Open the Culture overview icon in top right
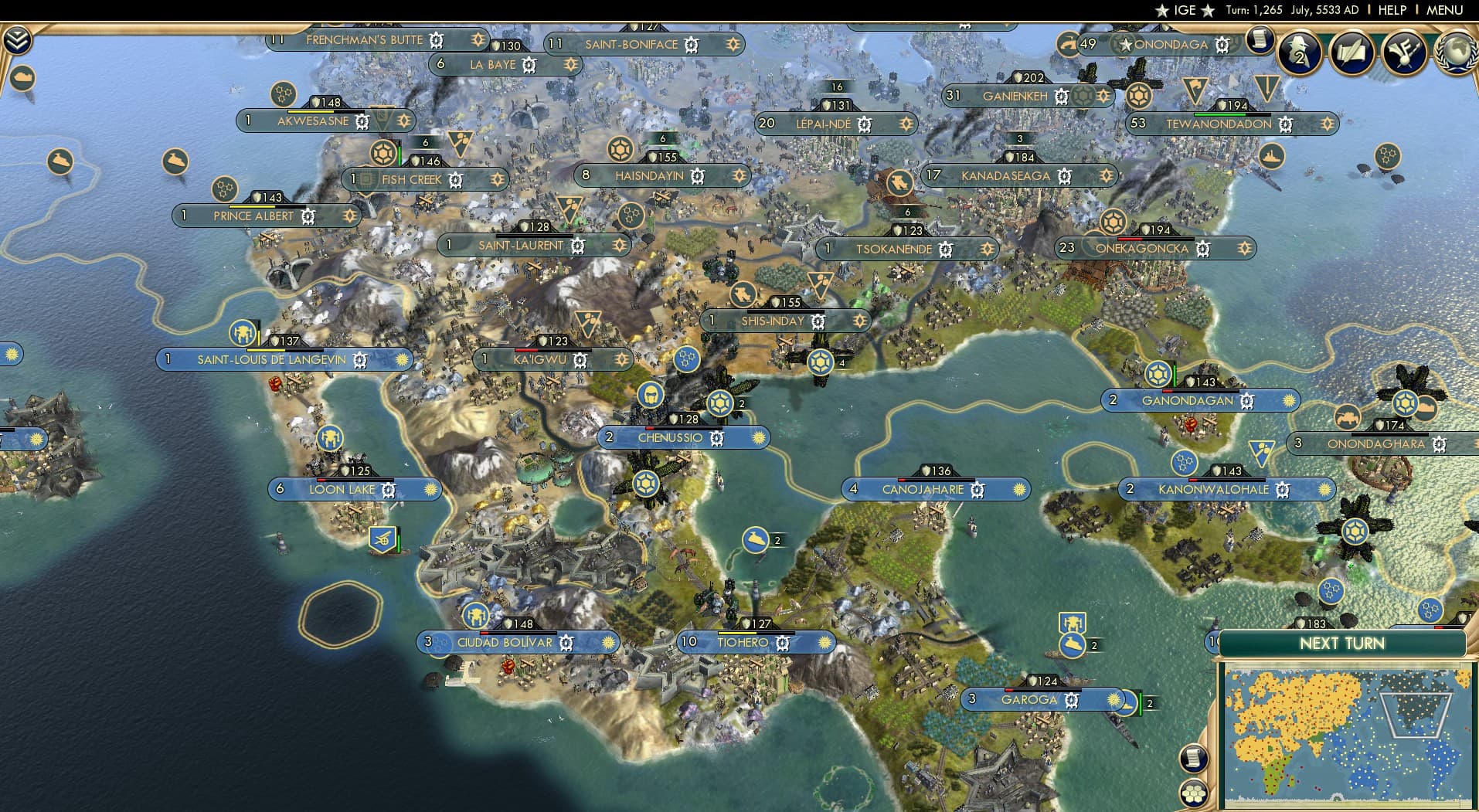The width and height of the screenshot is (1479, 812). 1404,53
